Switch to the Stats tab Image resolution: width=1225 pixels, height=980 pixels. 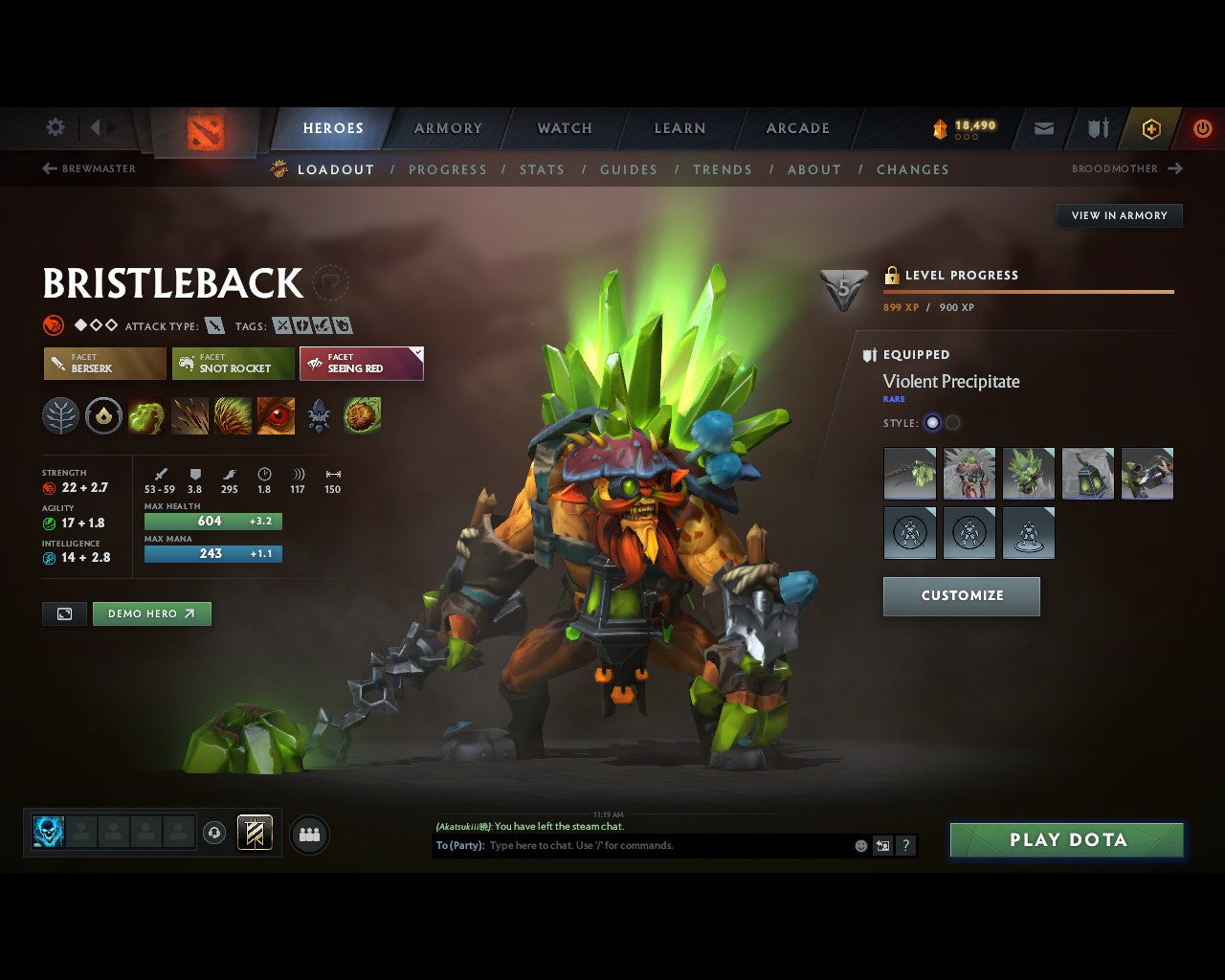point(542,169)
